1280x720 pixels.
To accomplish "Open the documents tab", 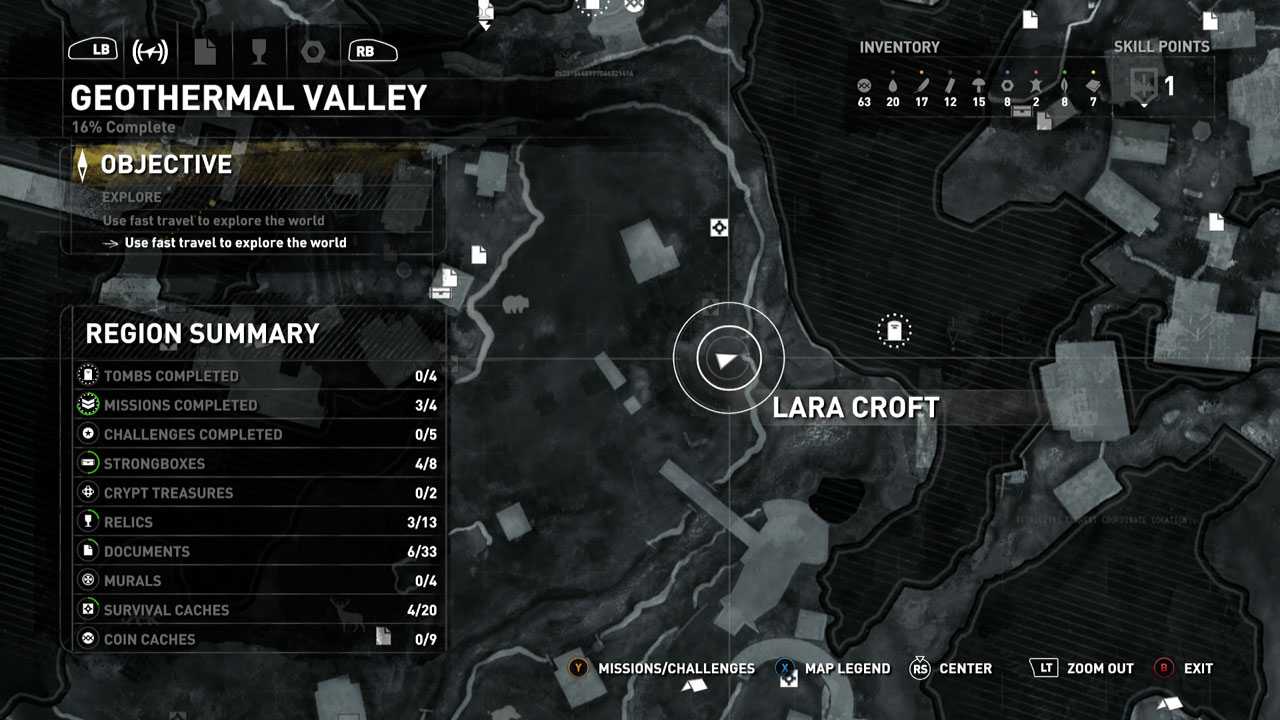I will click(x=205, y=51).
